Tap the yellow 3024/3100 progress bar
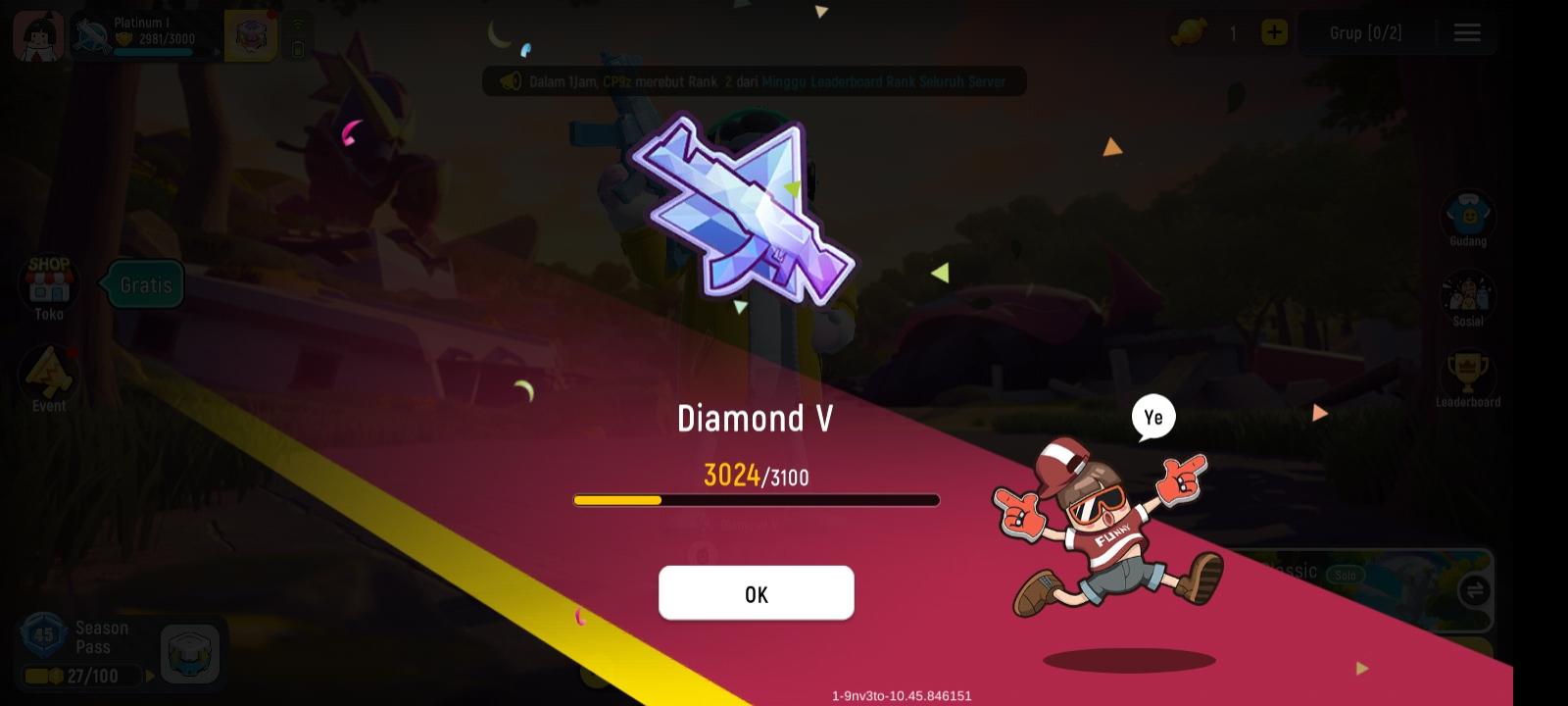 [x=757, y=500]
